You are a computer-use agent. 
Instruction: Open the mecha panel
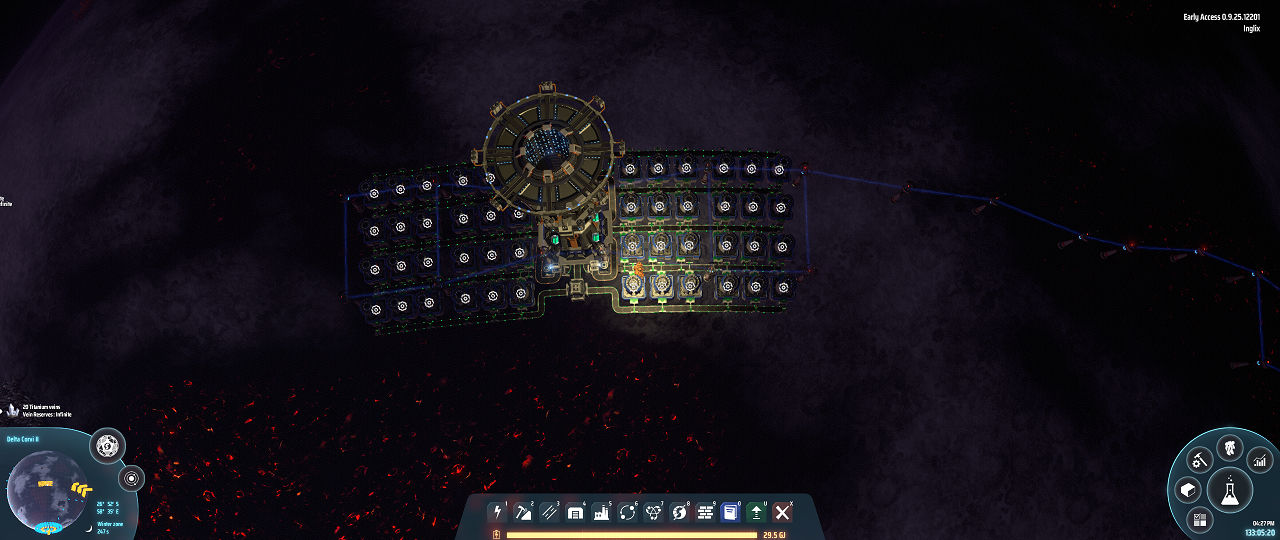[1229, 448]
